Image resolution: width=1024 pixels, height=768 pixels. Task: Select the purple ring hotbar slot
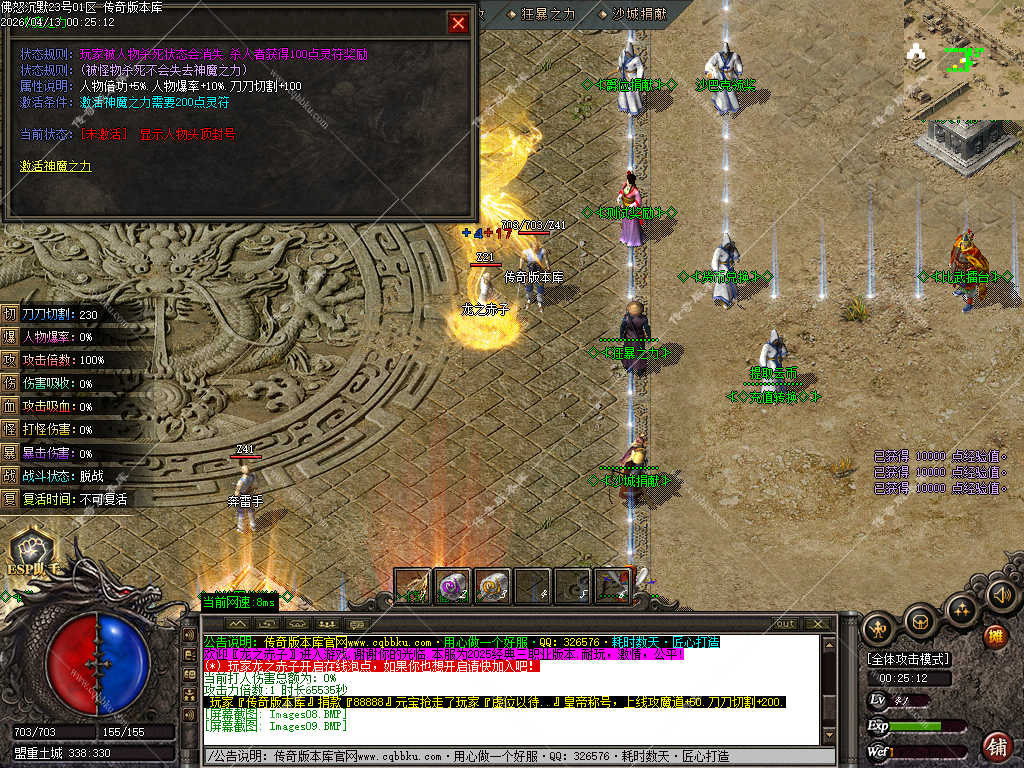pos(452,586)
